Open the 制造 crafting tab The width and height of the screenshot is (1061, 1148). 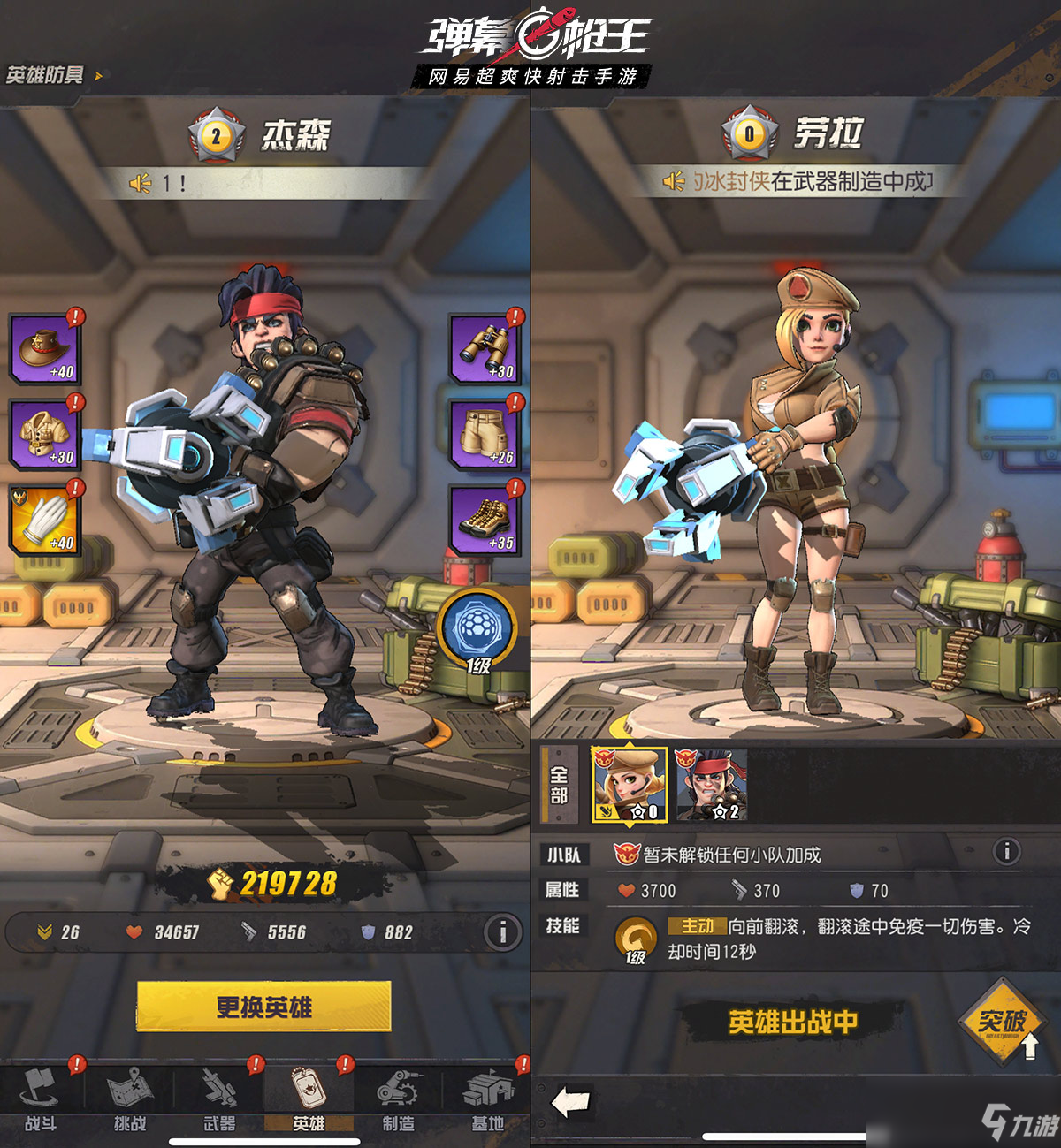[398, 1099]
